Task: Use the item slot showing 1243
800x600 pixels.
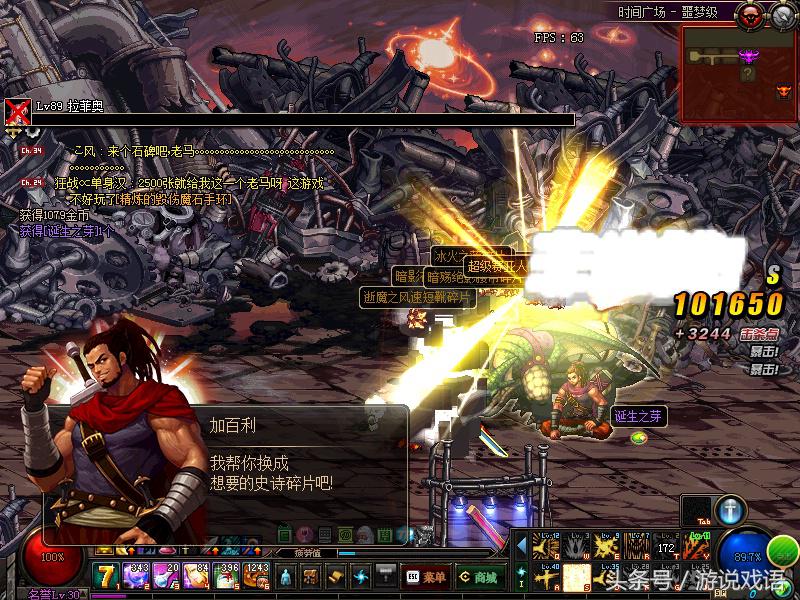Action: [256, 575]
